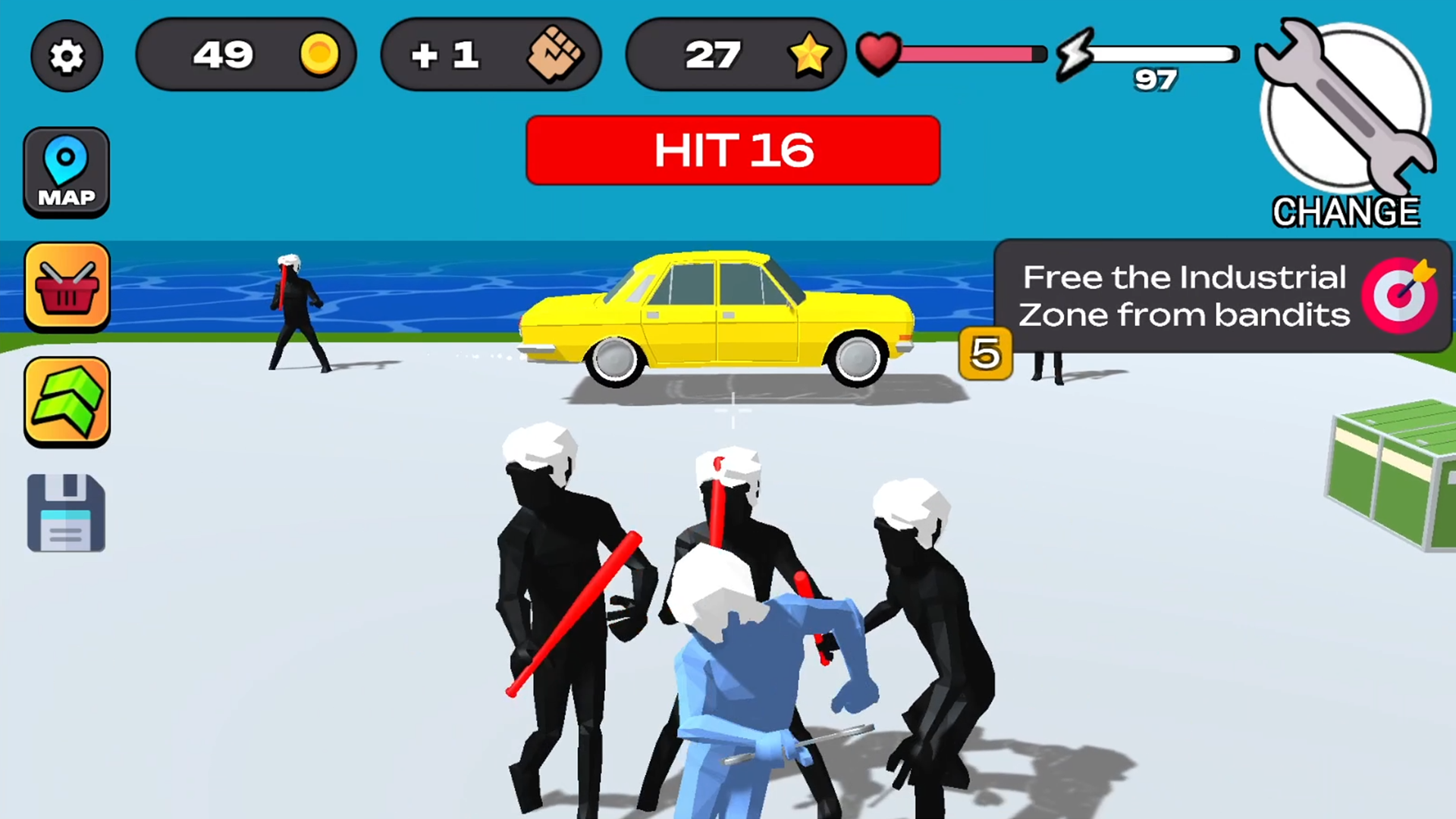This screenshot has width=1456, height=819.
Task: Tap the pink health progress bar
Action: (967, 53)
